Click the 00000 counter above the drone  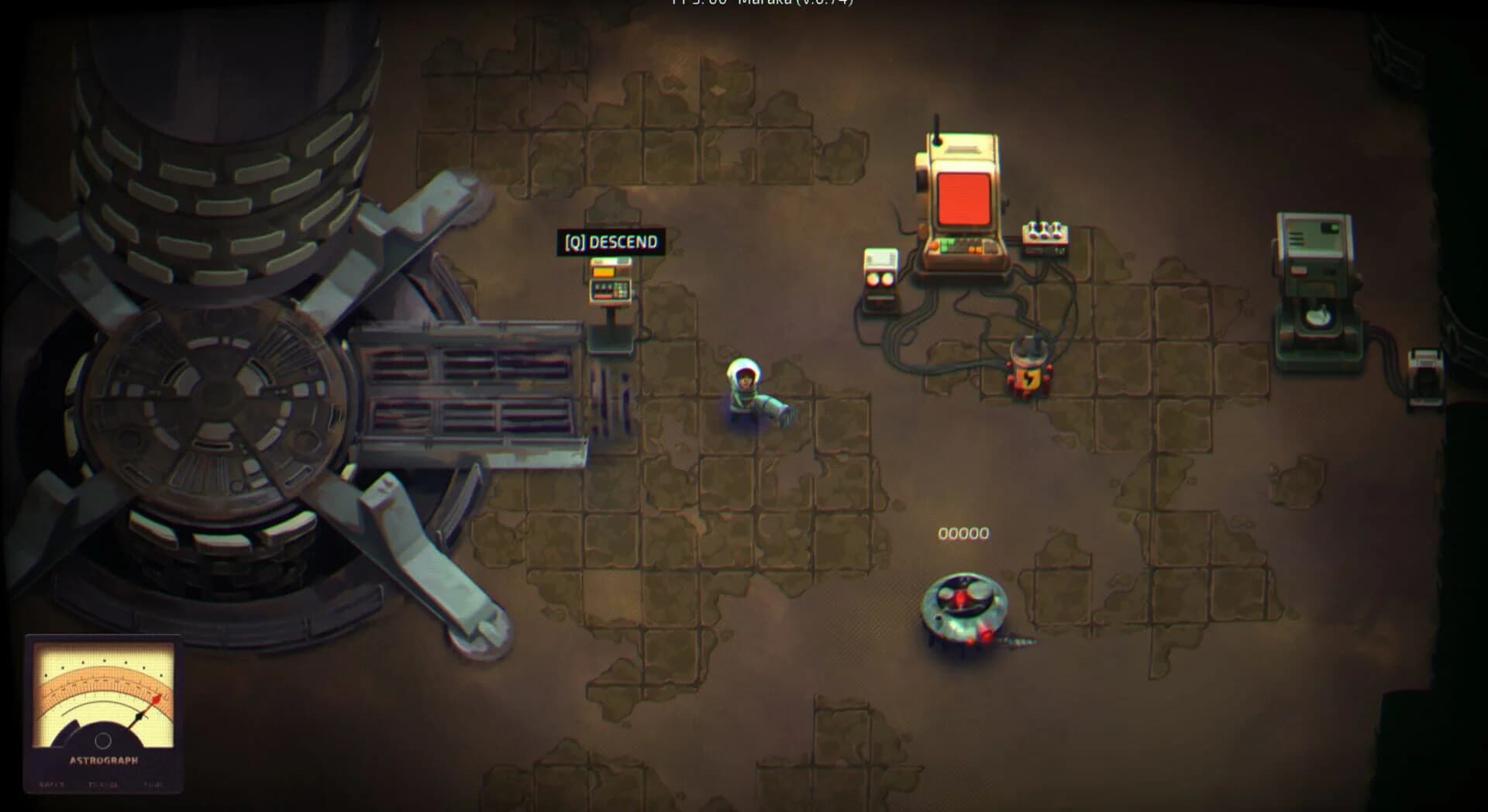(x=963, y=533)
